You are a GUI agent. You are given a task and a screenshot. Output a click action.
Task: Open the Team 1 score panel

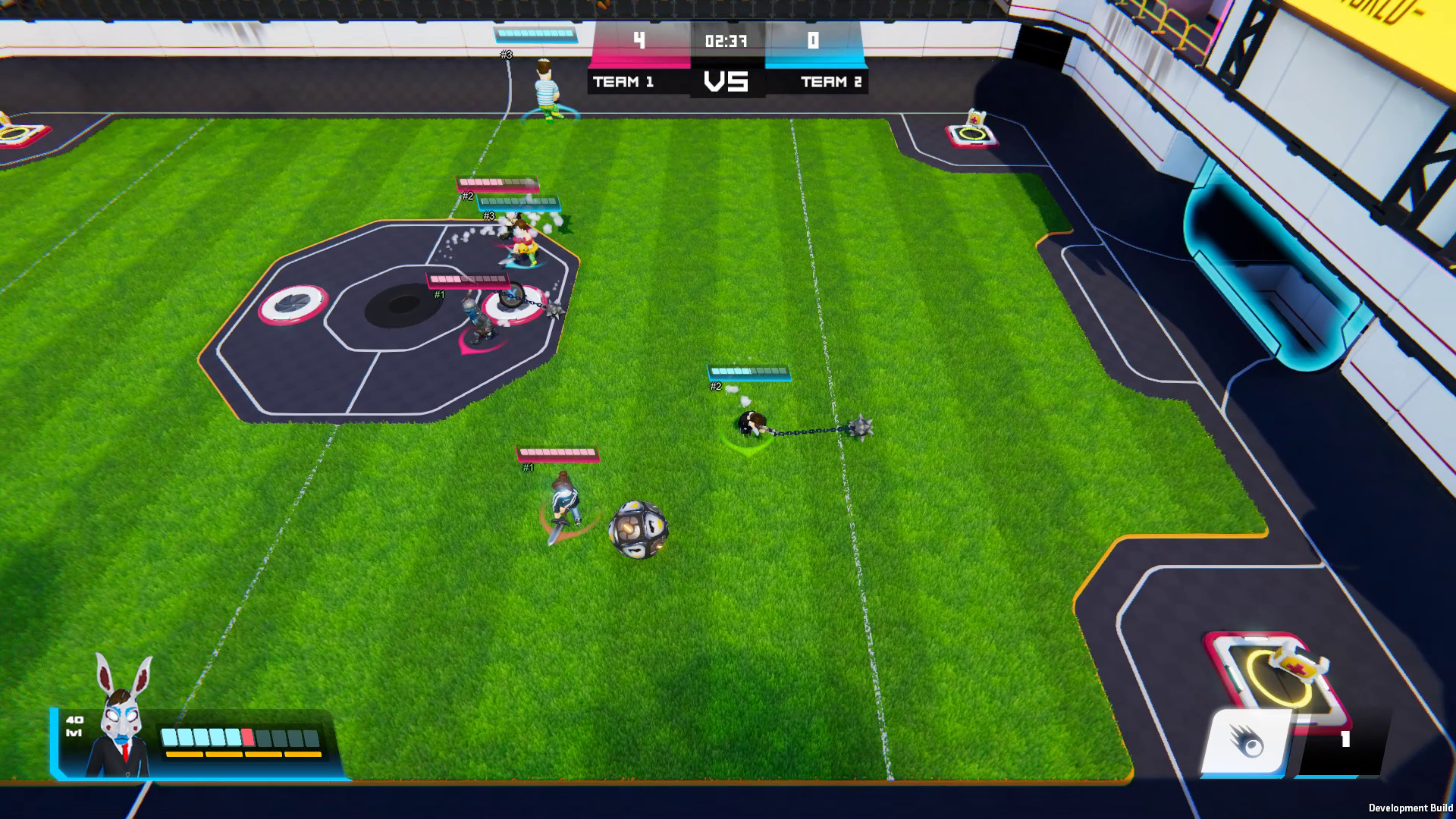(x=639, y=42)
